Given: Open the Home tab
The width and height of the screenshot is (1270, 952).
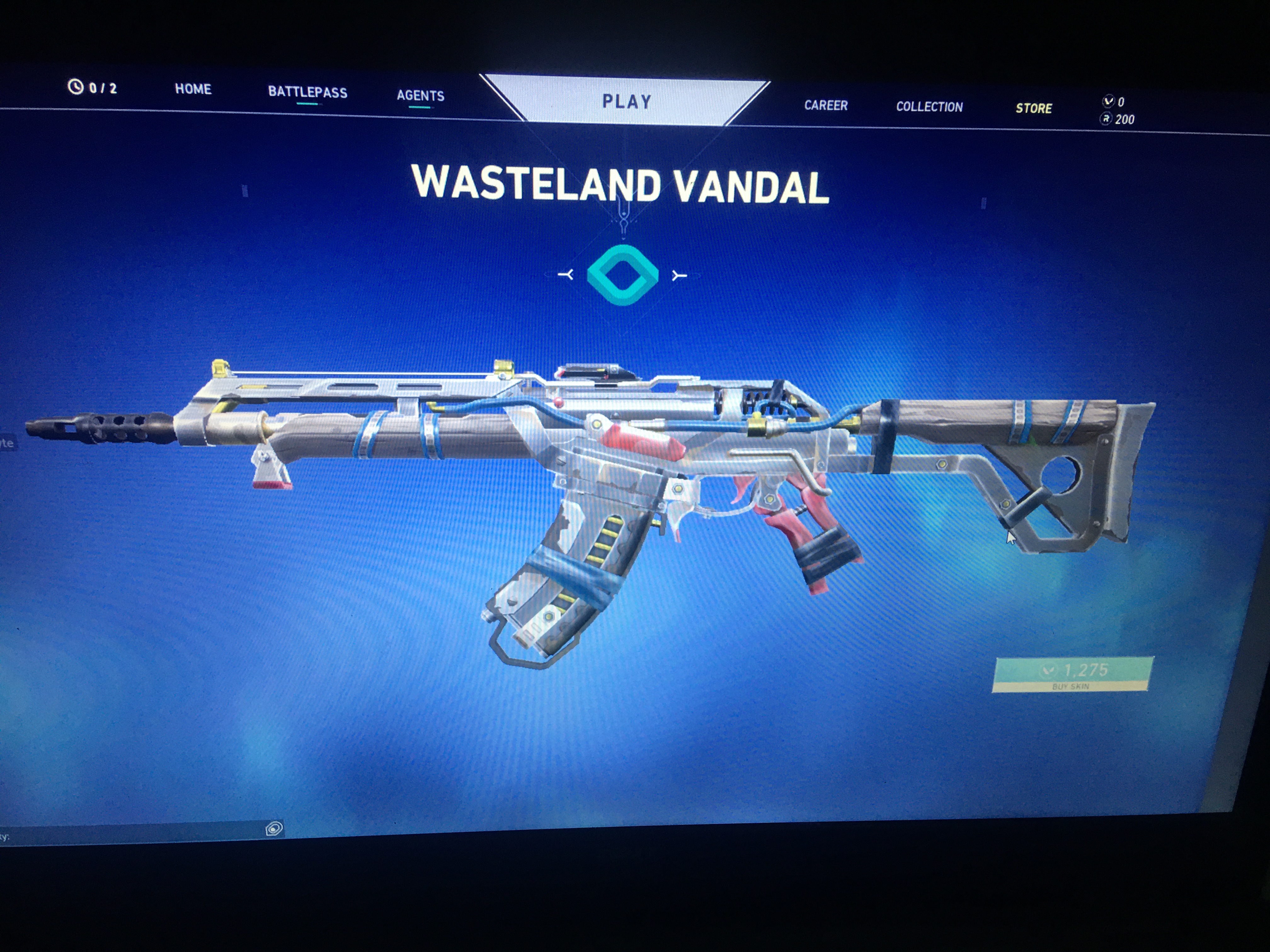Looking at the screenshot, I should tap(193, 89).
